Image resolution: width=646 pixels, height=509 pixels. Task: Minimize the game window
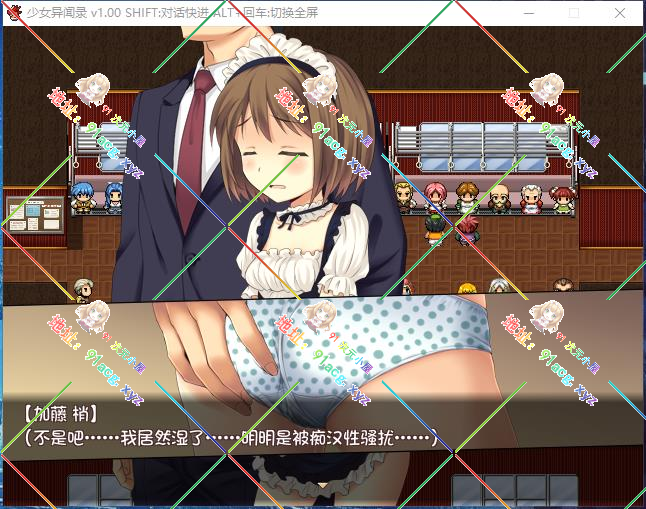pos(528,13)
